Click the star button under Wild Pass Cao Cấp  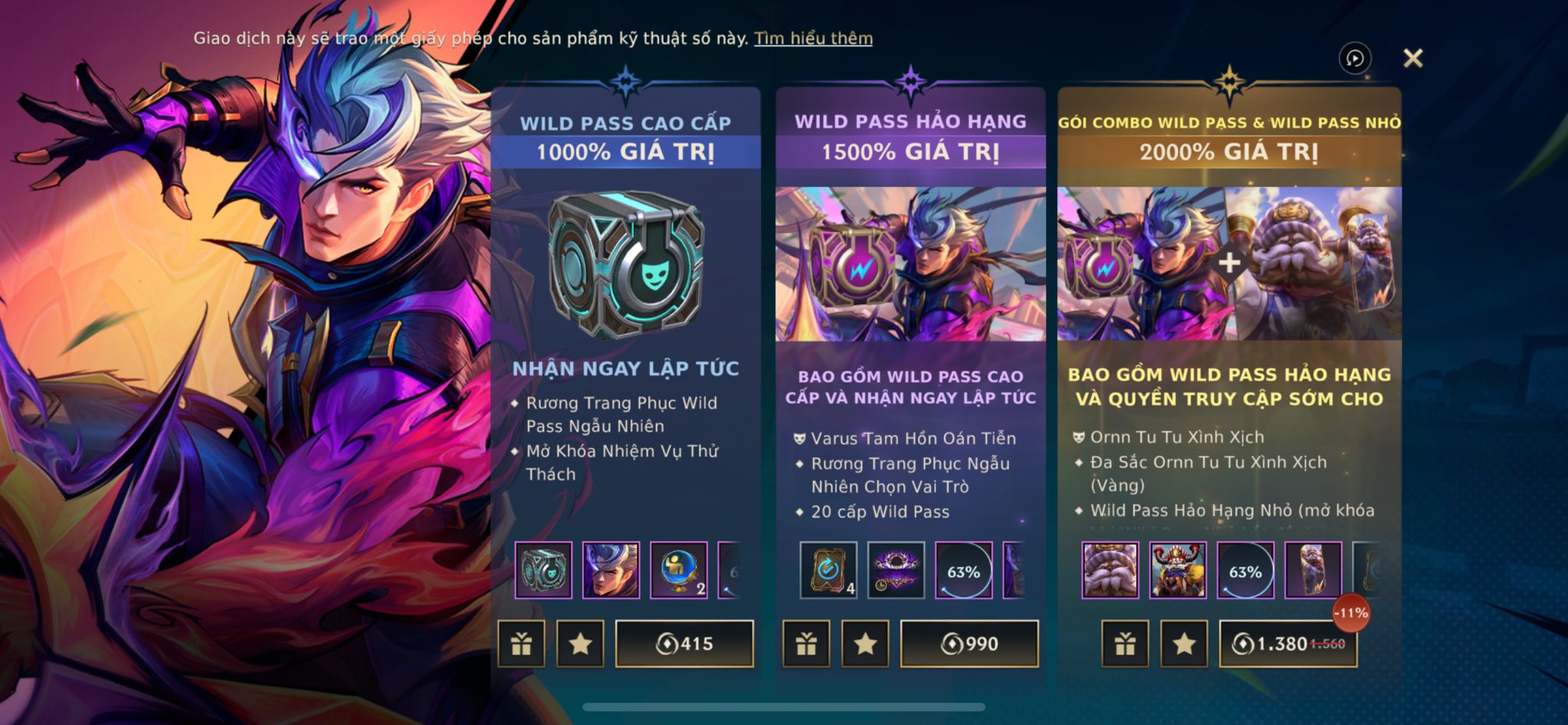[x=580, y=644]
